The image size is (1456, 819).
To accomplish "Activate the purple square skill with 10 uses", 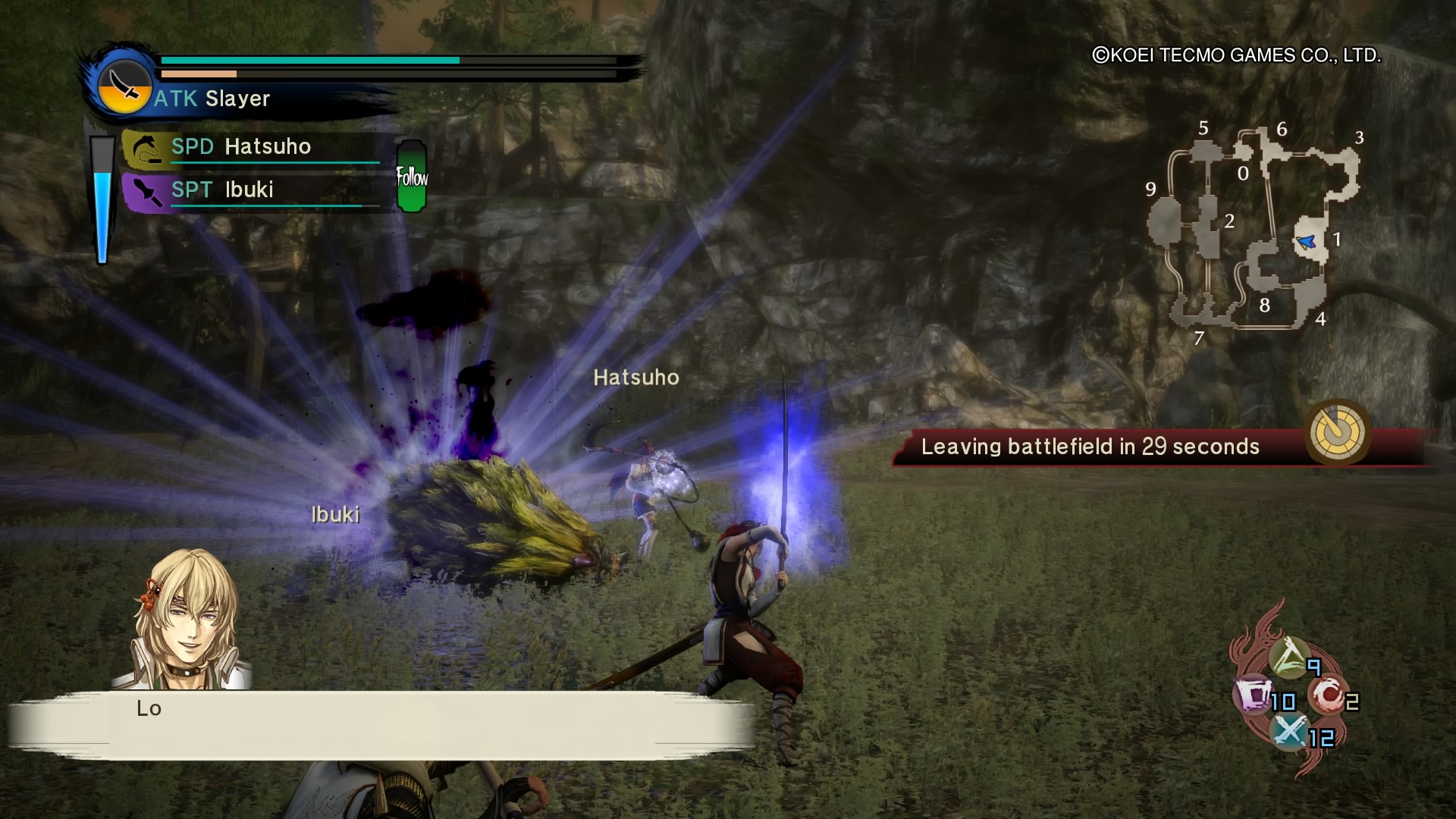I will coord(1254,694).
